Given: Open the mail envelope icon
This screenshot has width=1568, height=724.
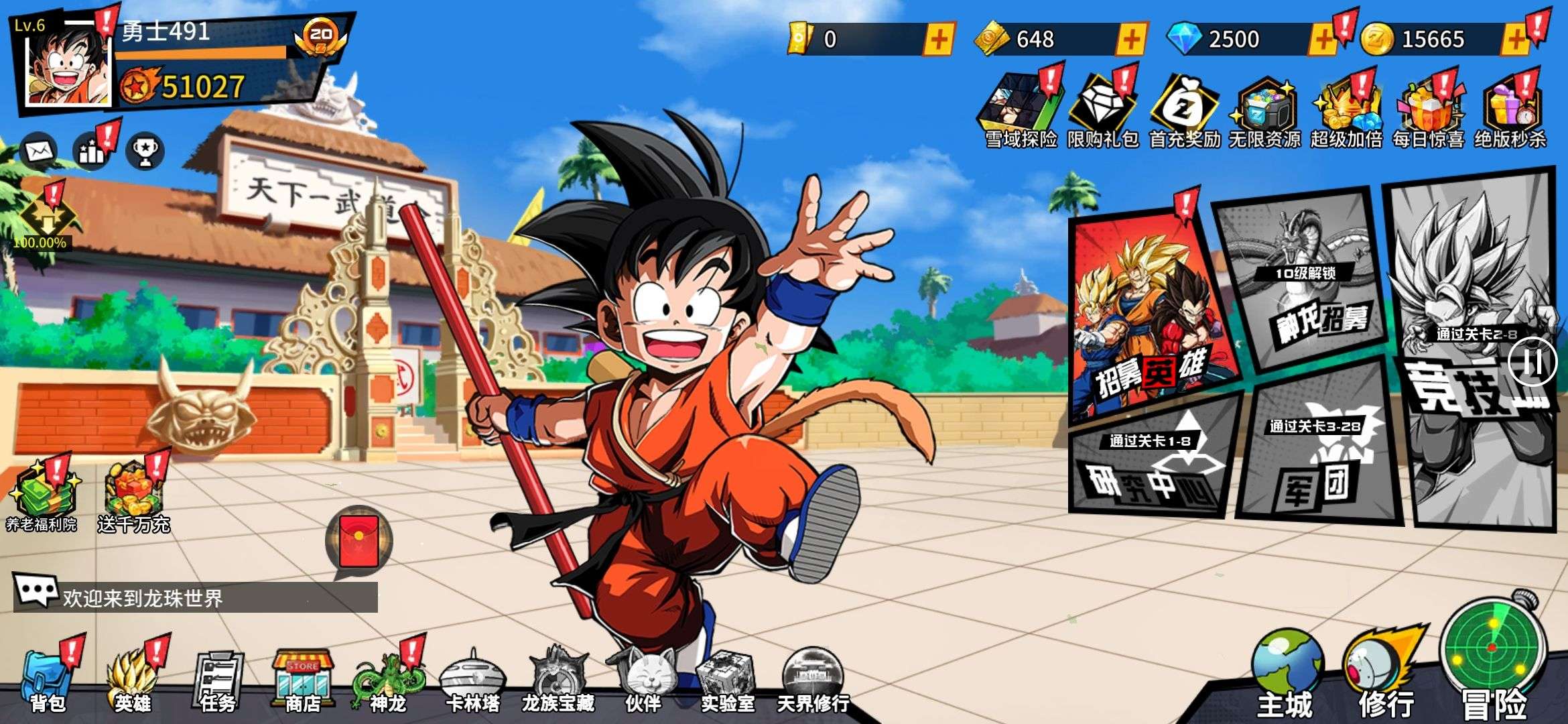Looking at the screenshot, I should pos(40,151).
